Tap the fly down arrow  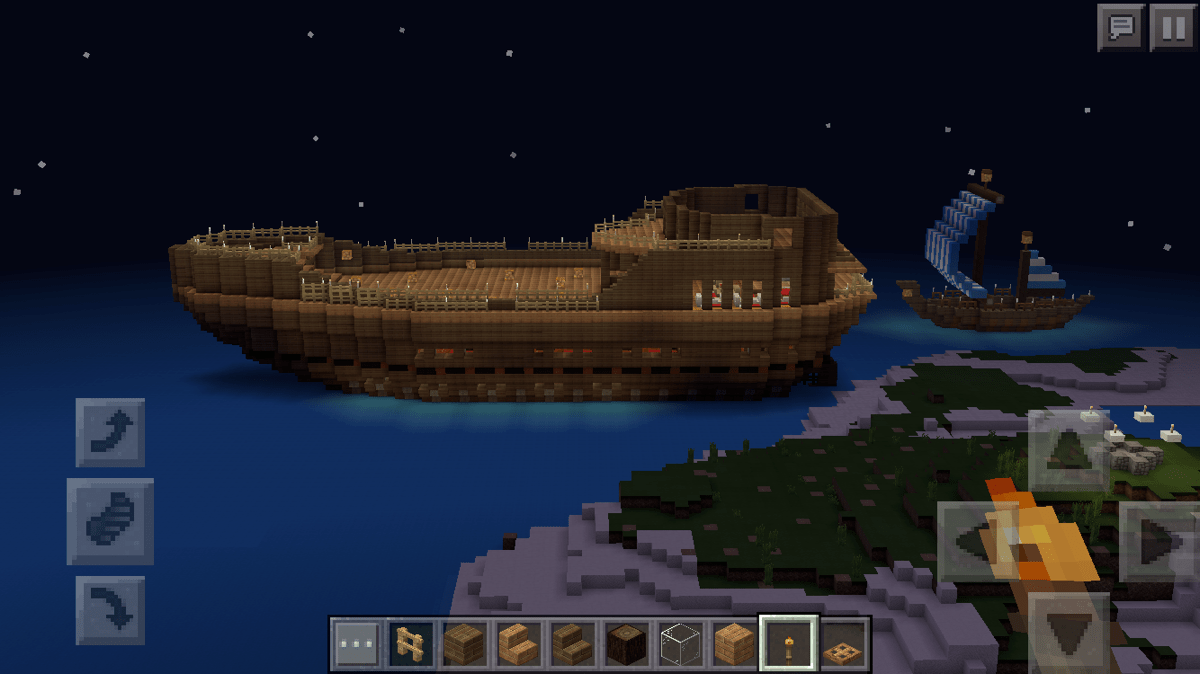coord(110,609)
